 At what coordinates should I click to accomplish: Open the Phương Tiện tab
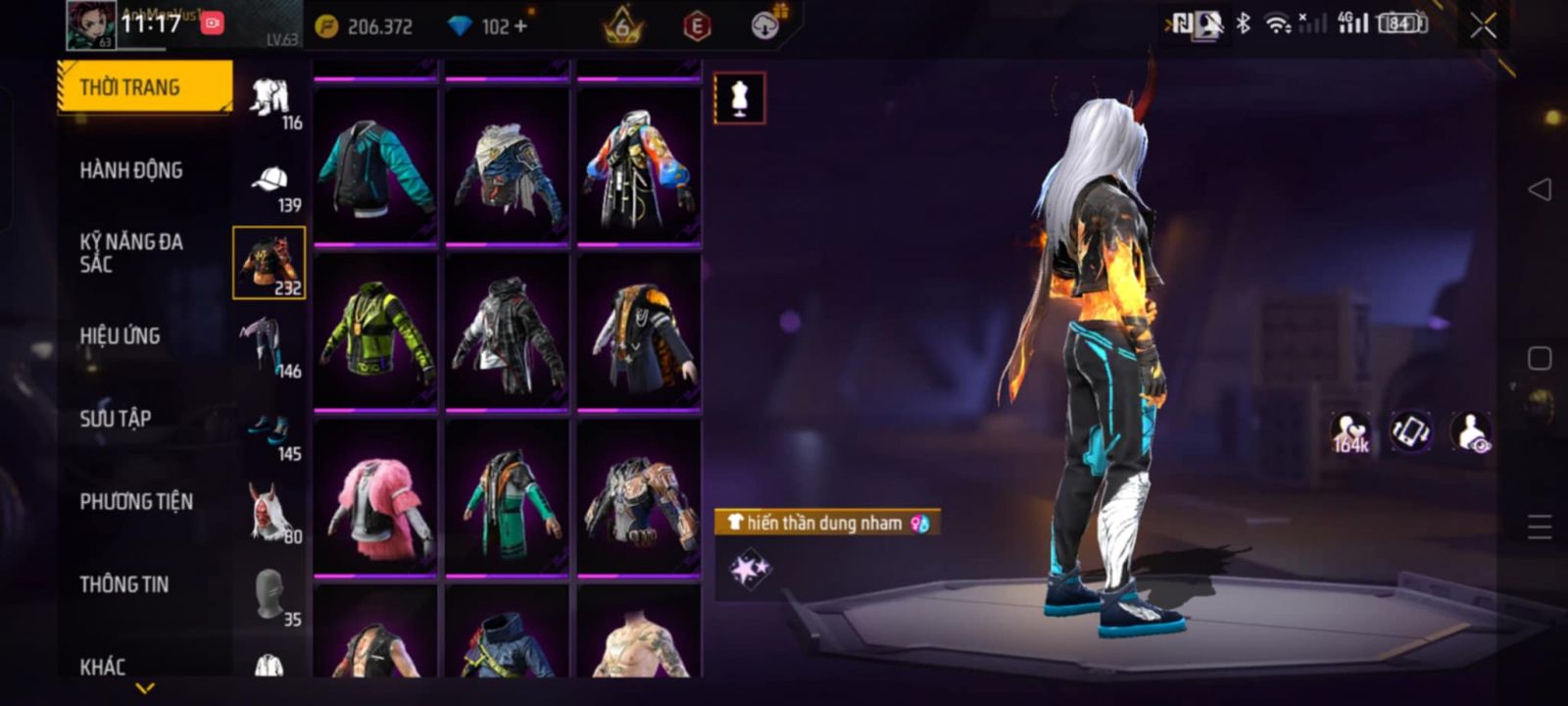(136, 501)
